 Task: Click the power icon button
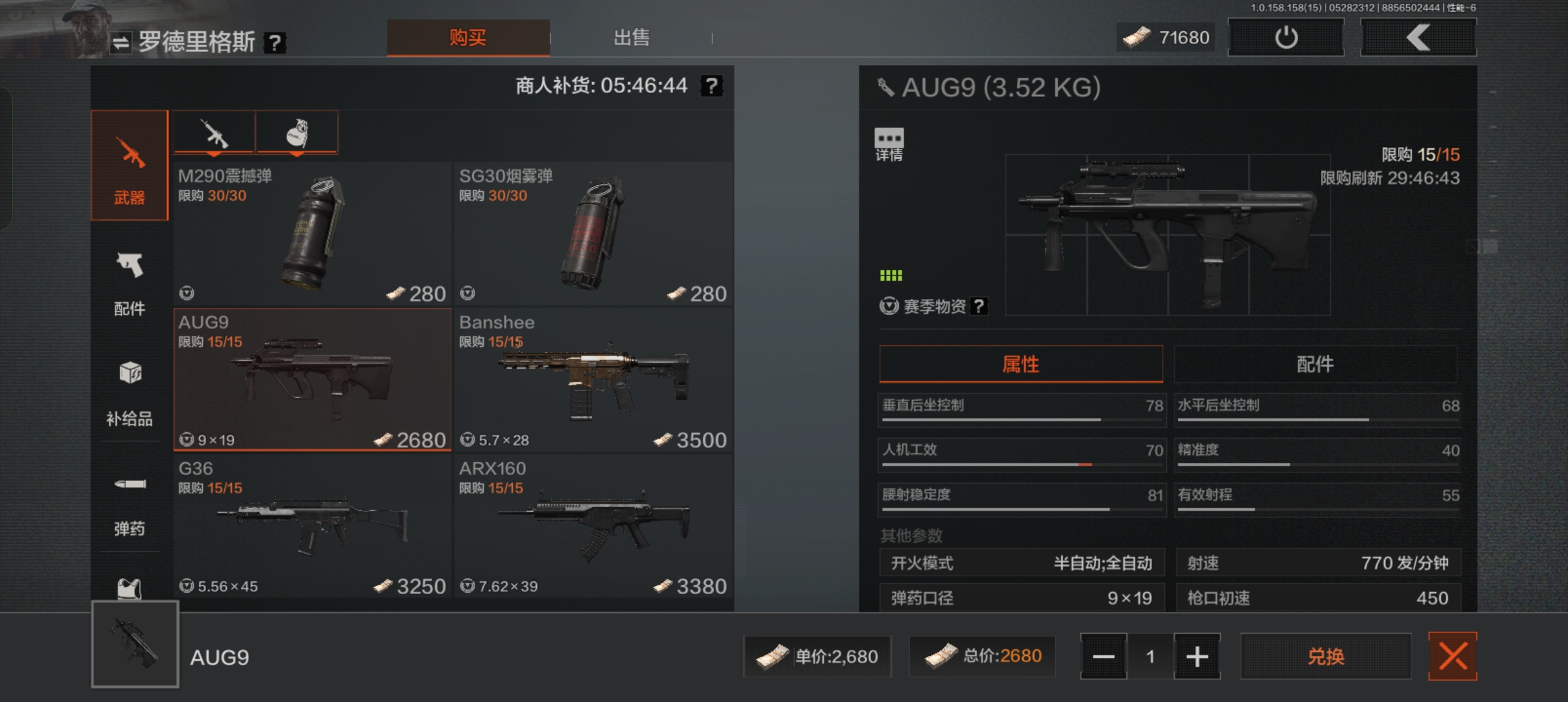click(x=1286, y=38)
